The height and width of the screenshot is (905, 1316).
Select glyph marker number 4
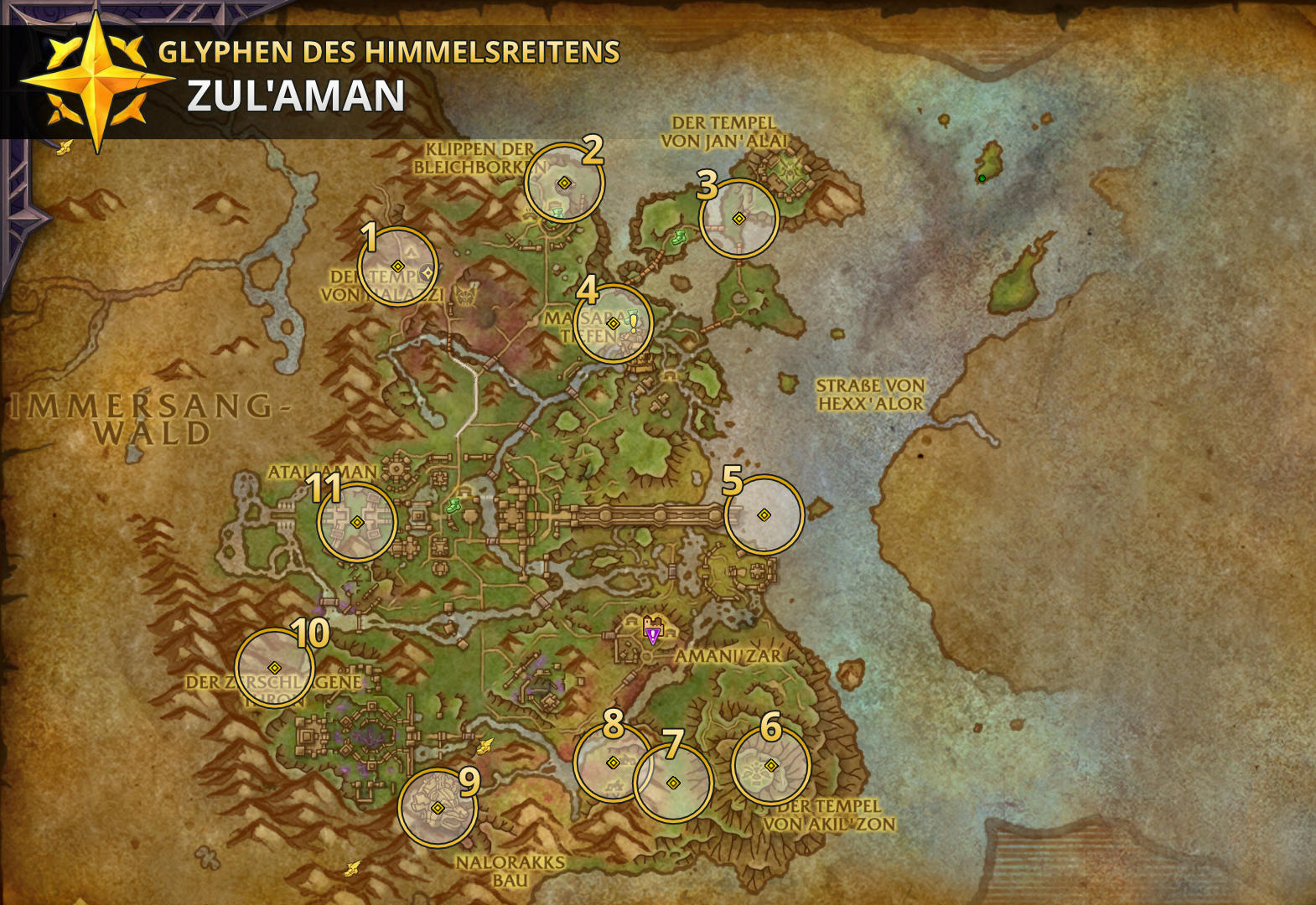tap(613, 323)
